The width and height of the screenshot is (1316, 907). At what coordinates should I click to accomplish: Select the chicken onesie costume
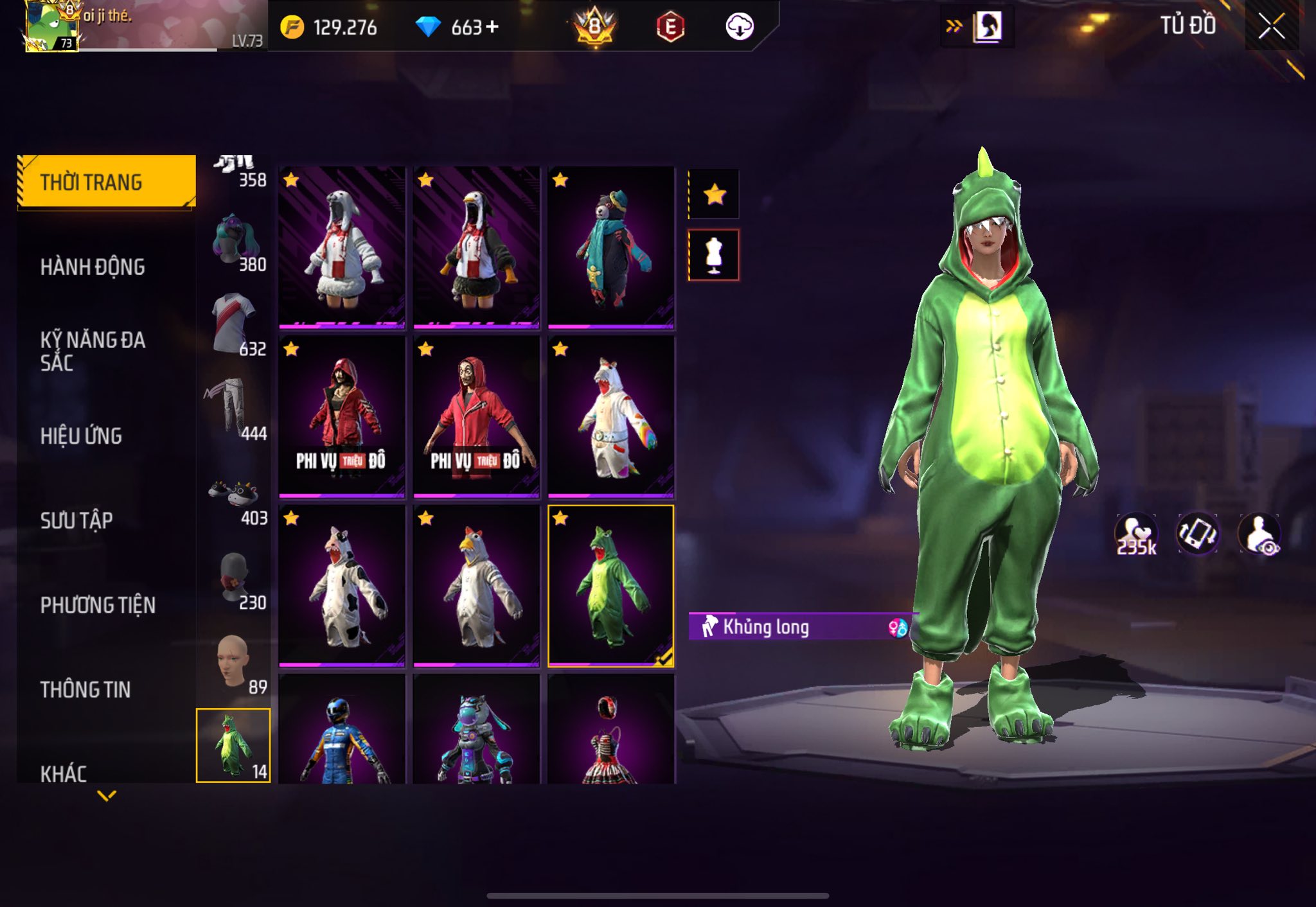point(476,585)
